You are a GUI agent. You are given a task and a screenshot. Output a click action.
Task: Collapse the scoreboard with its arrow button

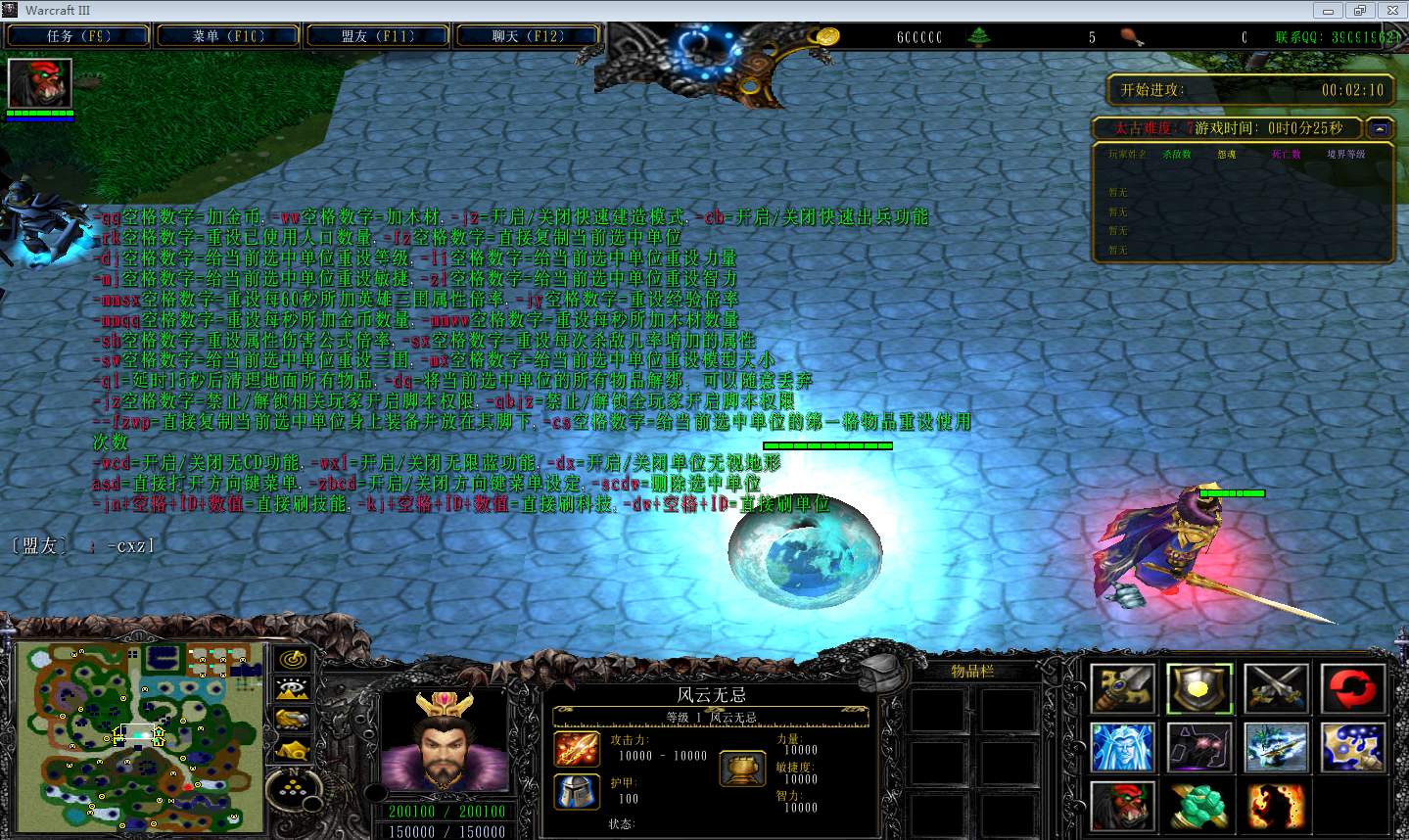click(1380, 128)
